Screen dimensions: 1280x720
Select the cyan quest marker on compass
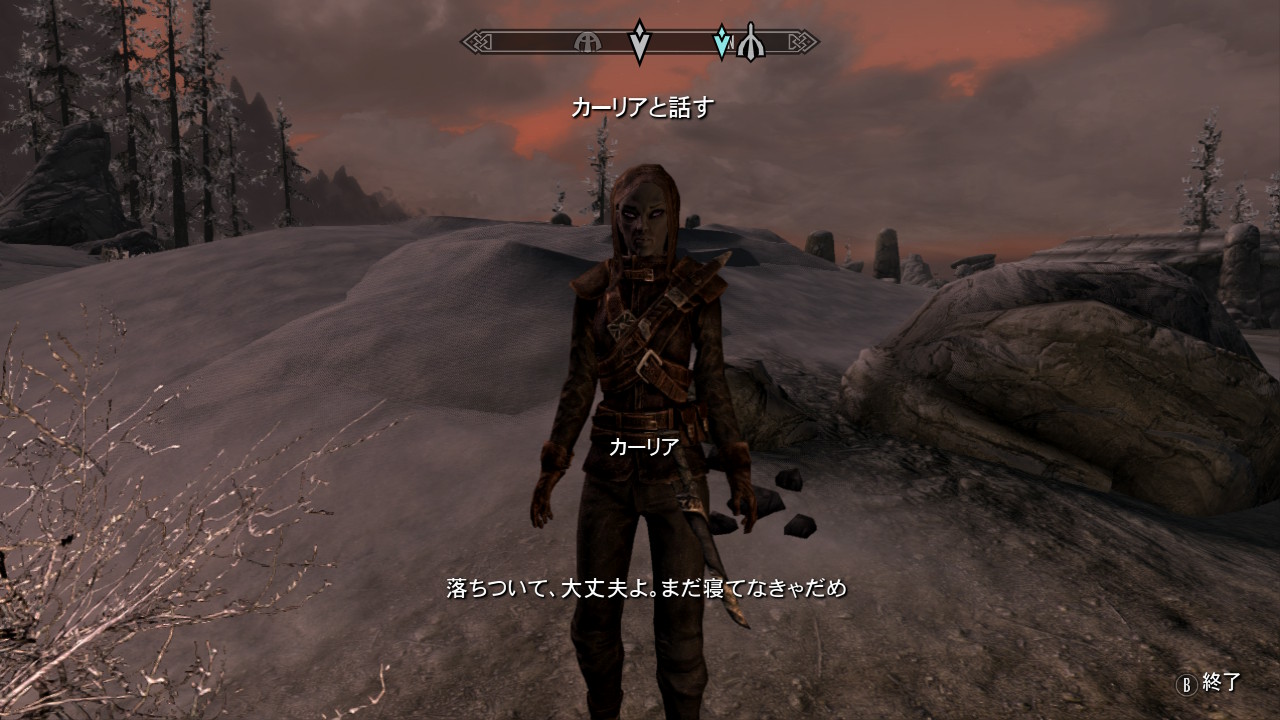(721, 42)
